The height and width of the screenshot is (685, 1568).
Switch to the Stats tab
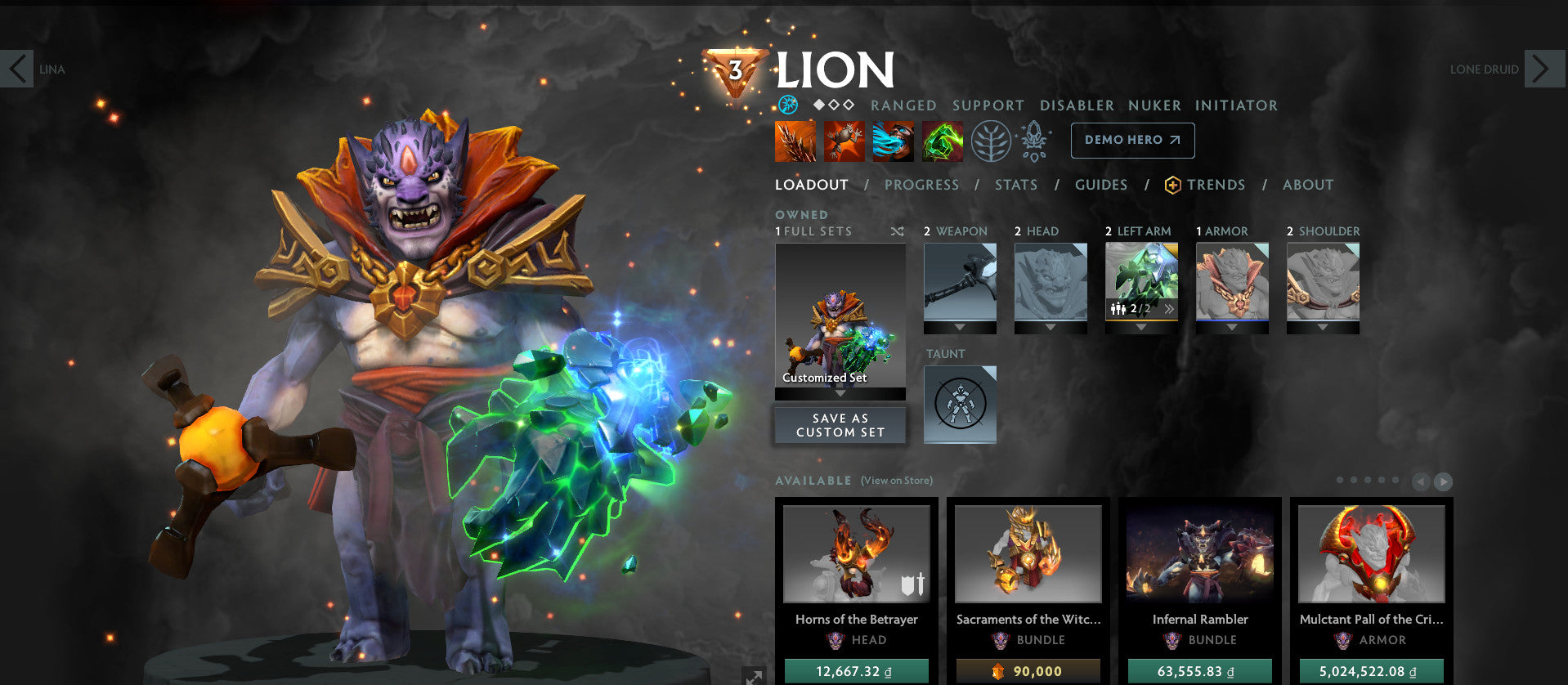[1015, 185]
